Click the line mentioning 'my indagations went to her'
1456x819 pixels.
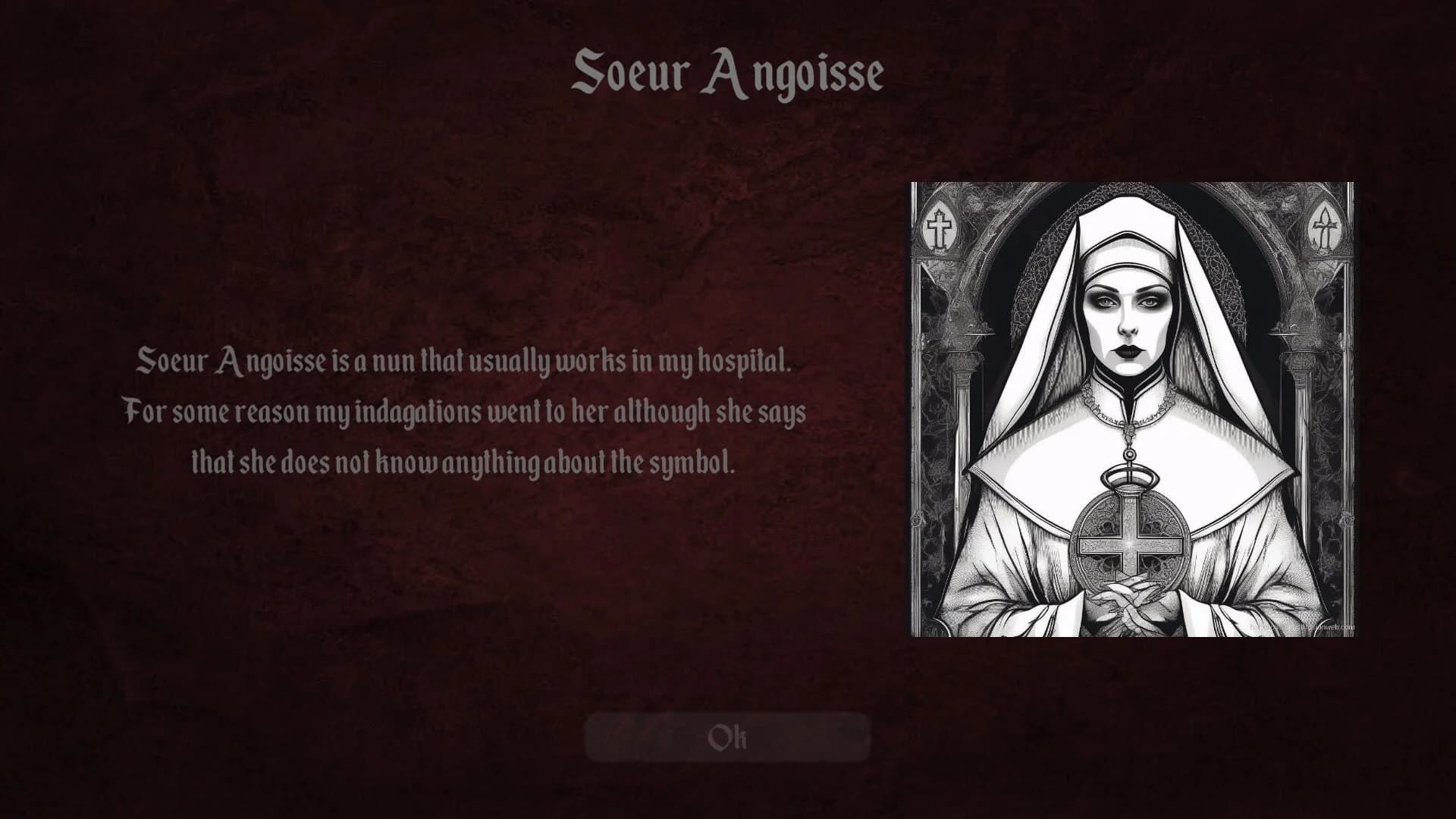(x=465, y=412)
